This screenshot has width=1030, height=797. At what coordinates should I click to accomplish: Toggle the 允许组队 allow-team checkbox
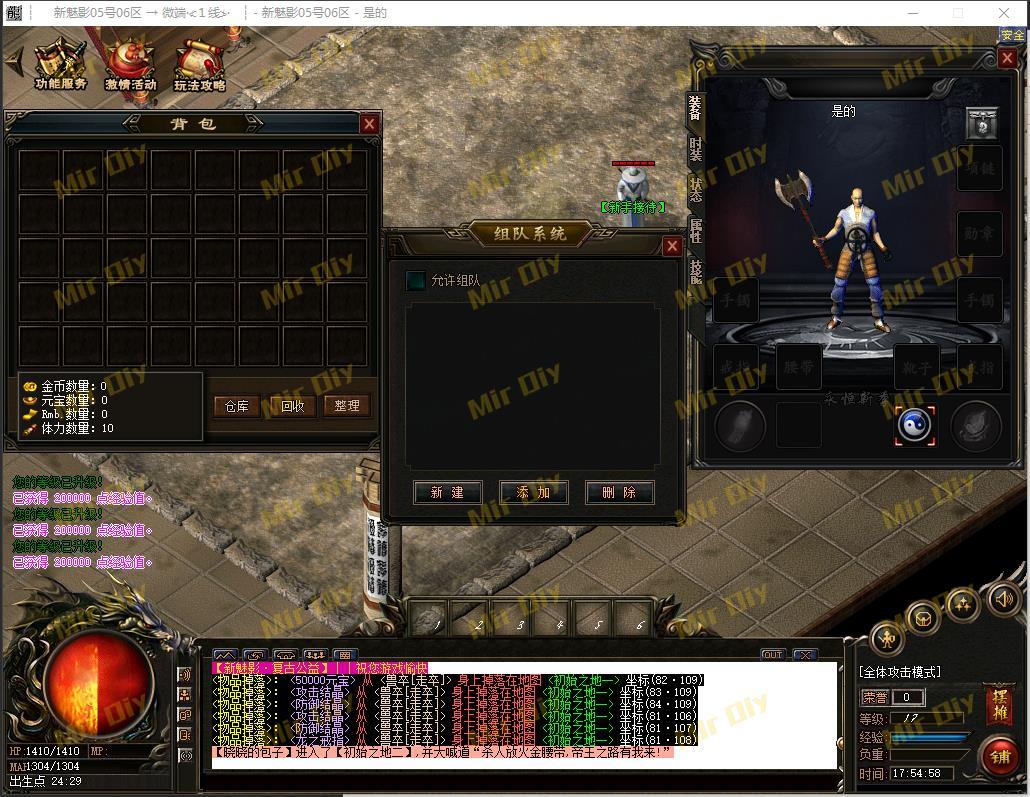point(415,281)
